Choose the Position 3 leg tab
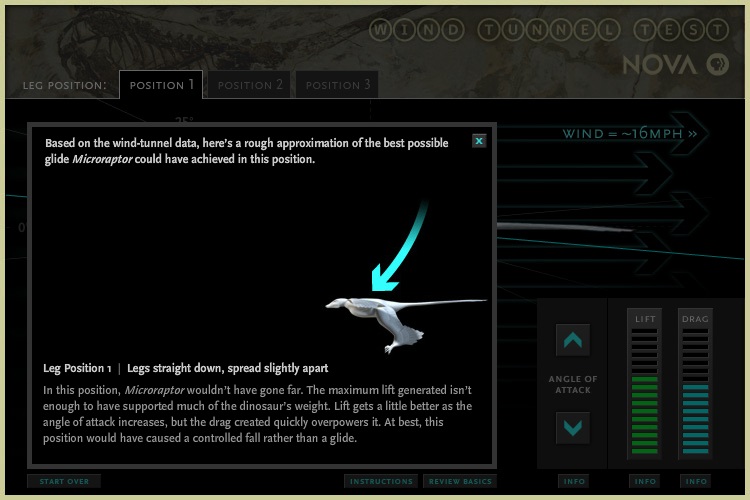 click(x=338, y=85)
